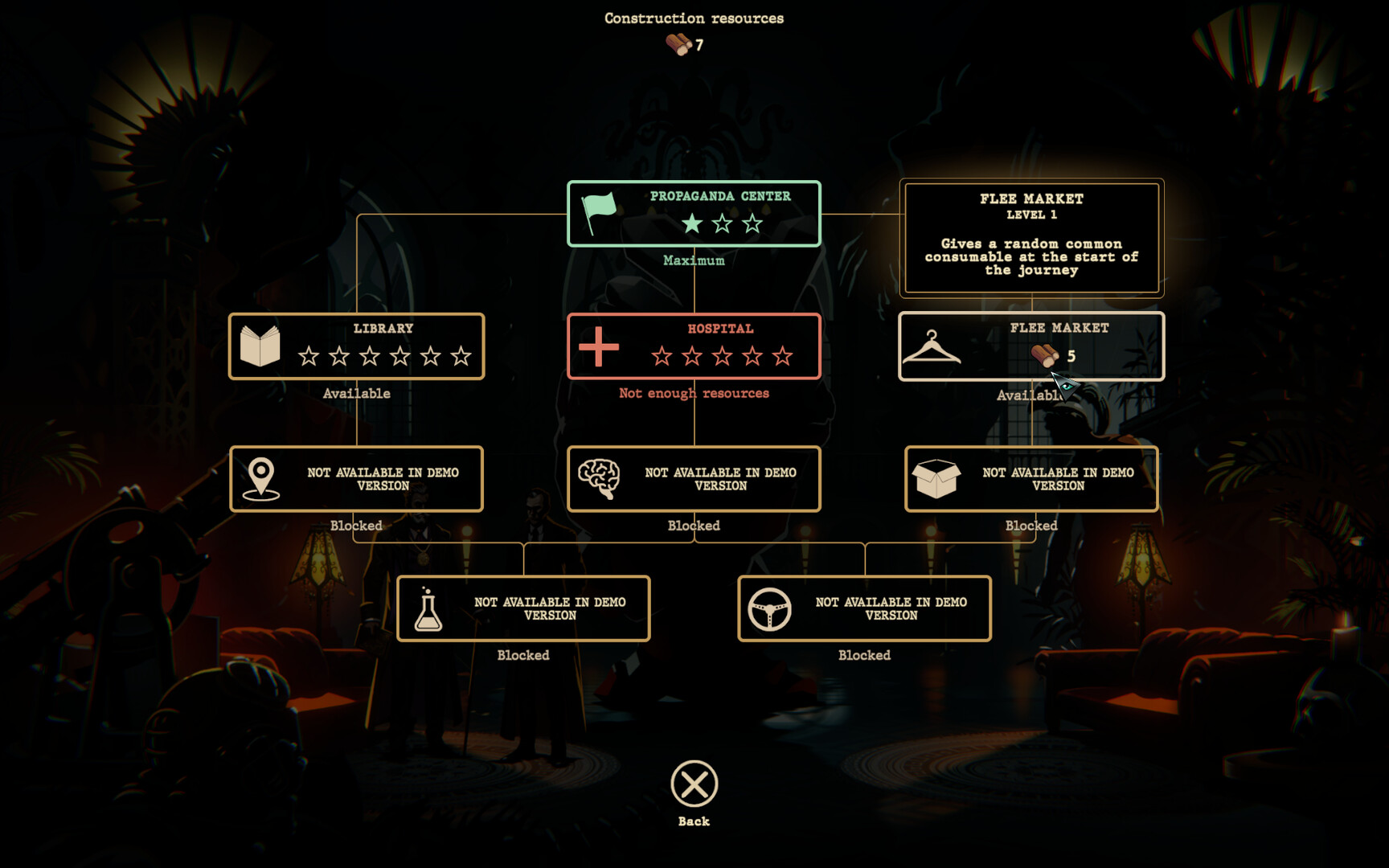1389x868 pixels.
Task: Open the Library building panel
Action: tap(357, 346)
